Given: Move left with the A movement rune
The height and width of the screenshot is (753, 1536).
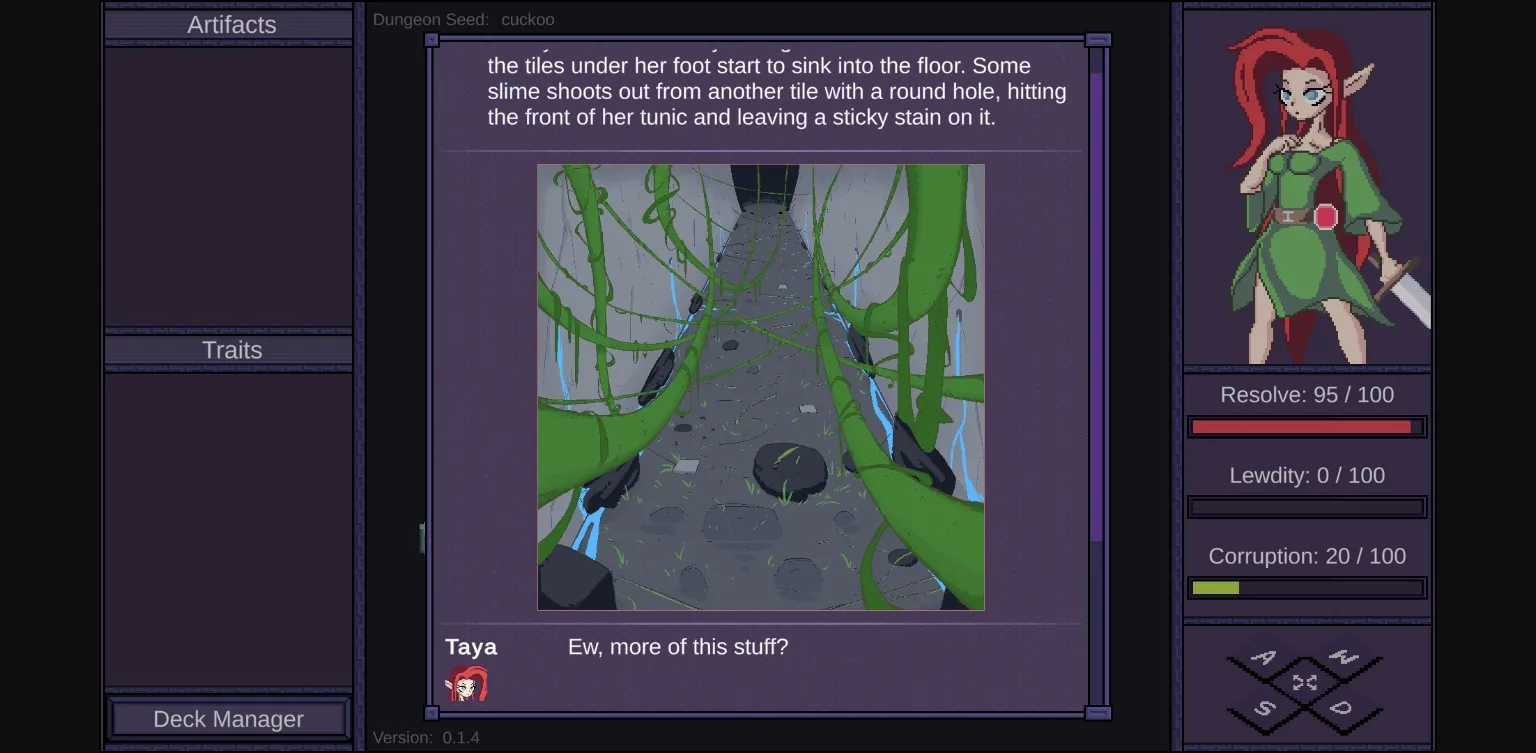Looking at the screenshot, I should click(x=1263, y=658).
